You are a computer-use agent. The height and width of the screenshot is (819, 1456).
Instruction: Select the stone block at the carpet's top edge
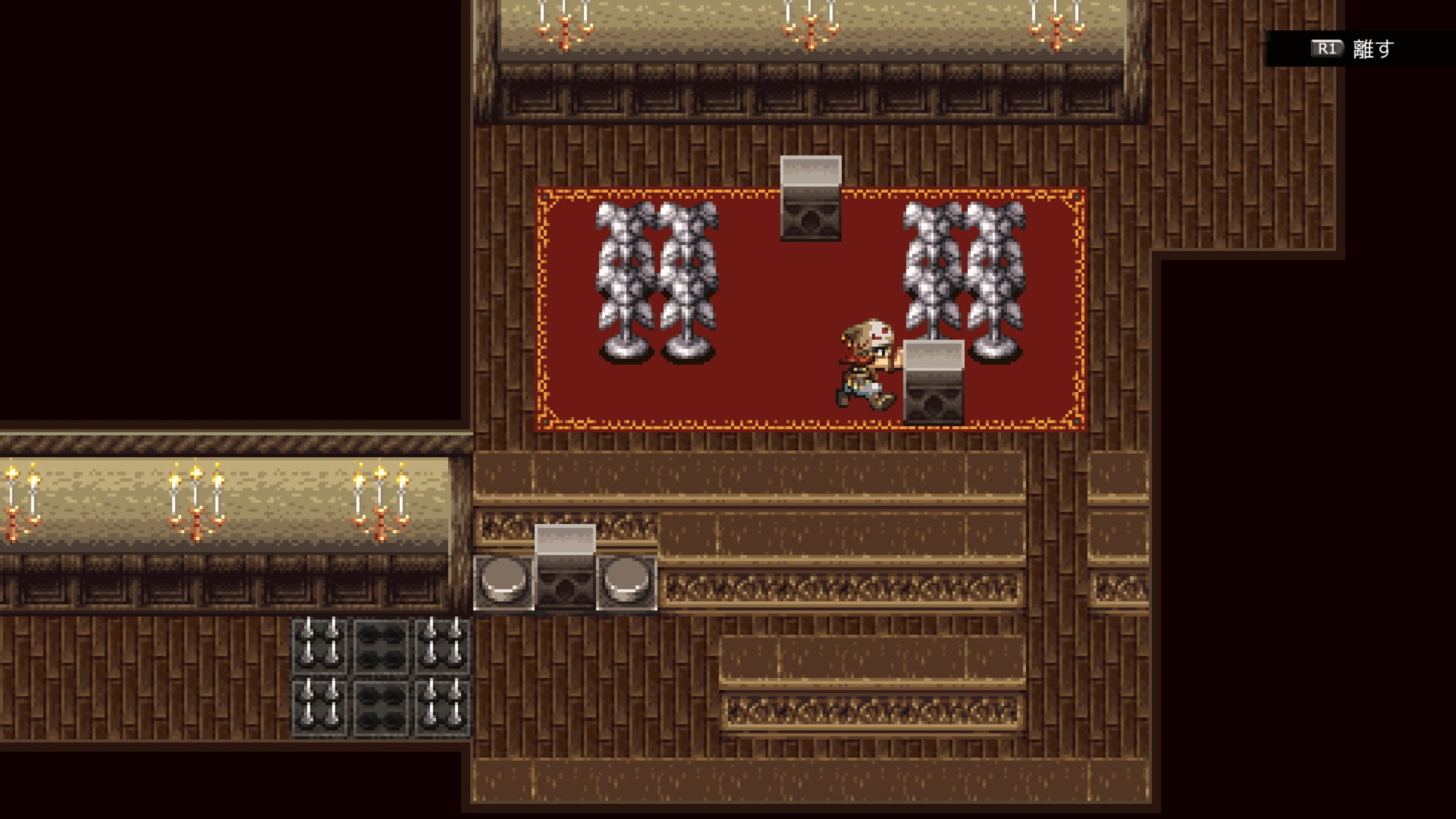[x=811, y=198]
